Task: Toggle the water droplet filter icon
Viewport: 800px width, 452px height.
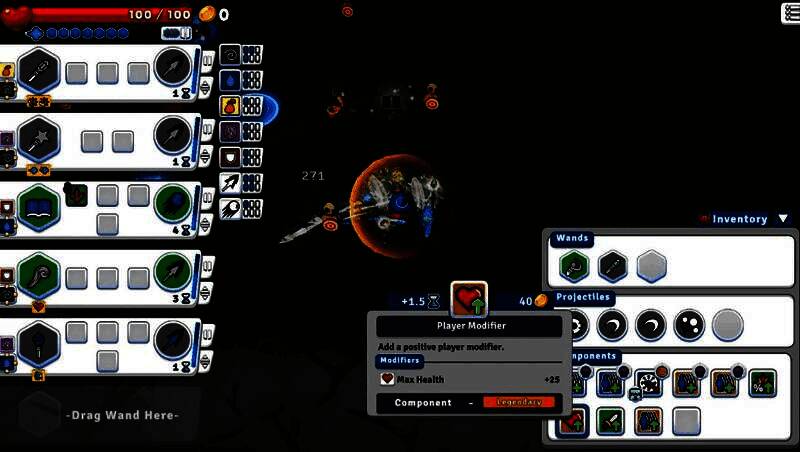Action: point(229,80)
